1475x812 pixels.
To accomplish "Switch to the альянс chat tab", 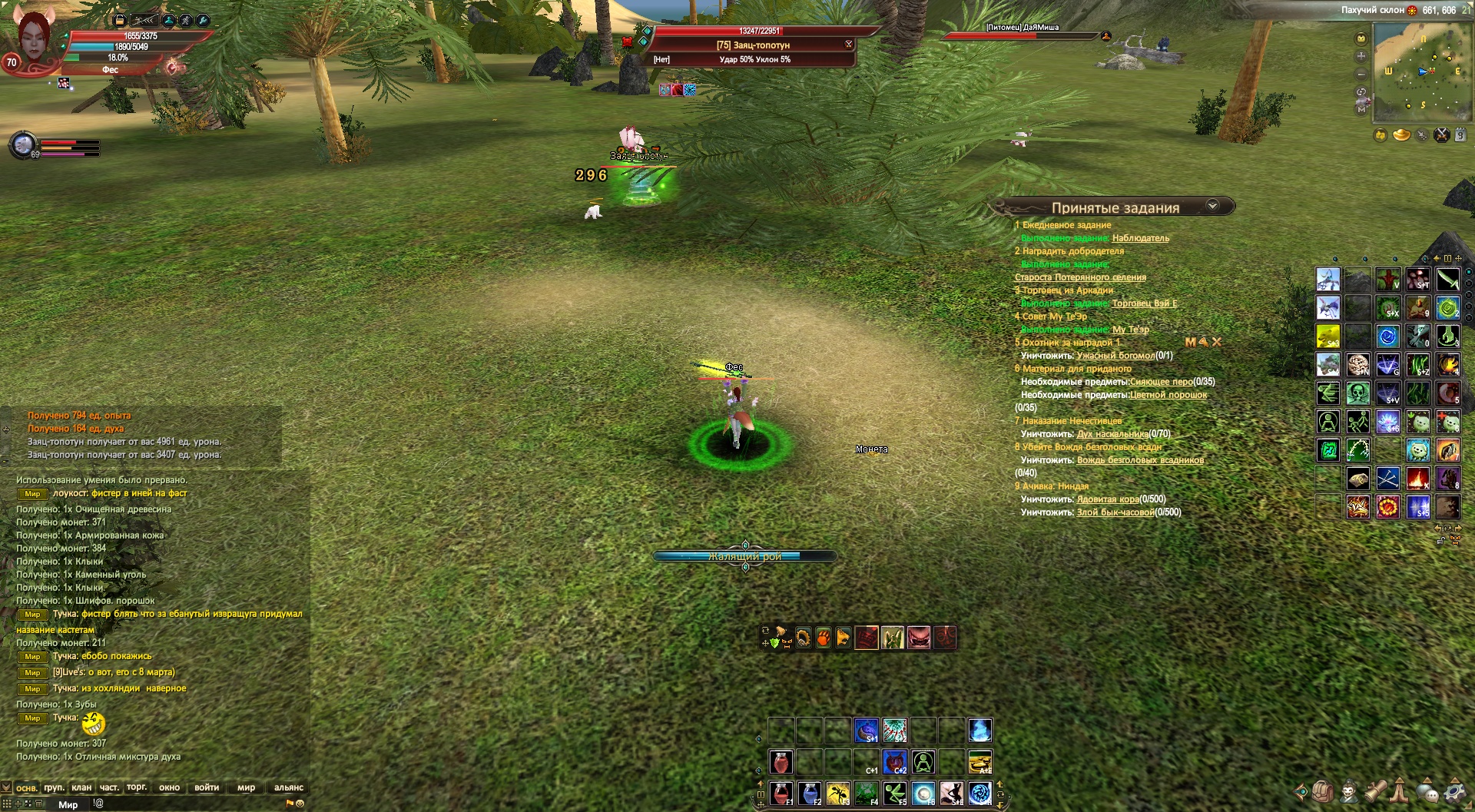I will [289, 787].
